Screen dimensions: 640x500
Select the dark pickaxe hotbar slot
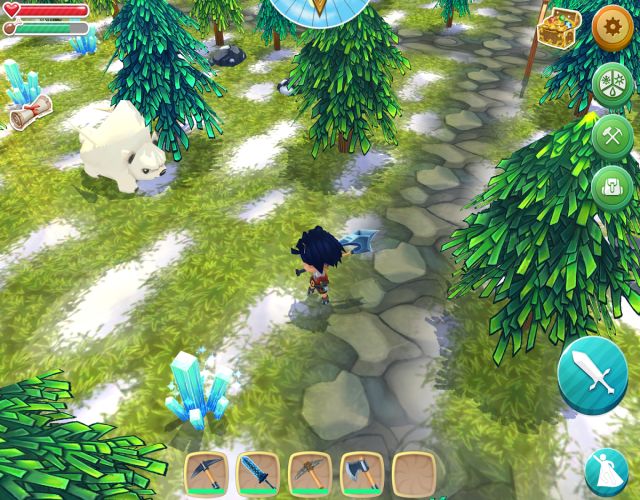208,473
